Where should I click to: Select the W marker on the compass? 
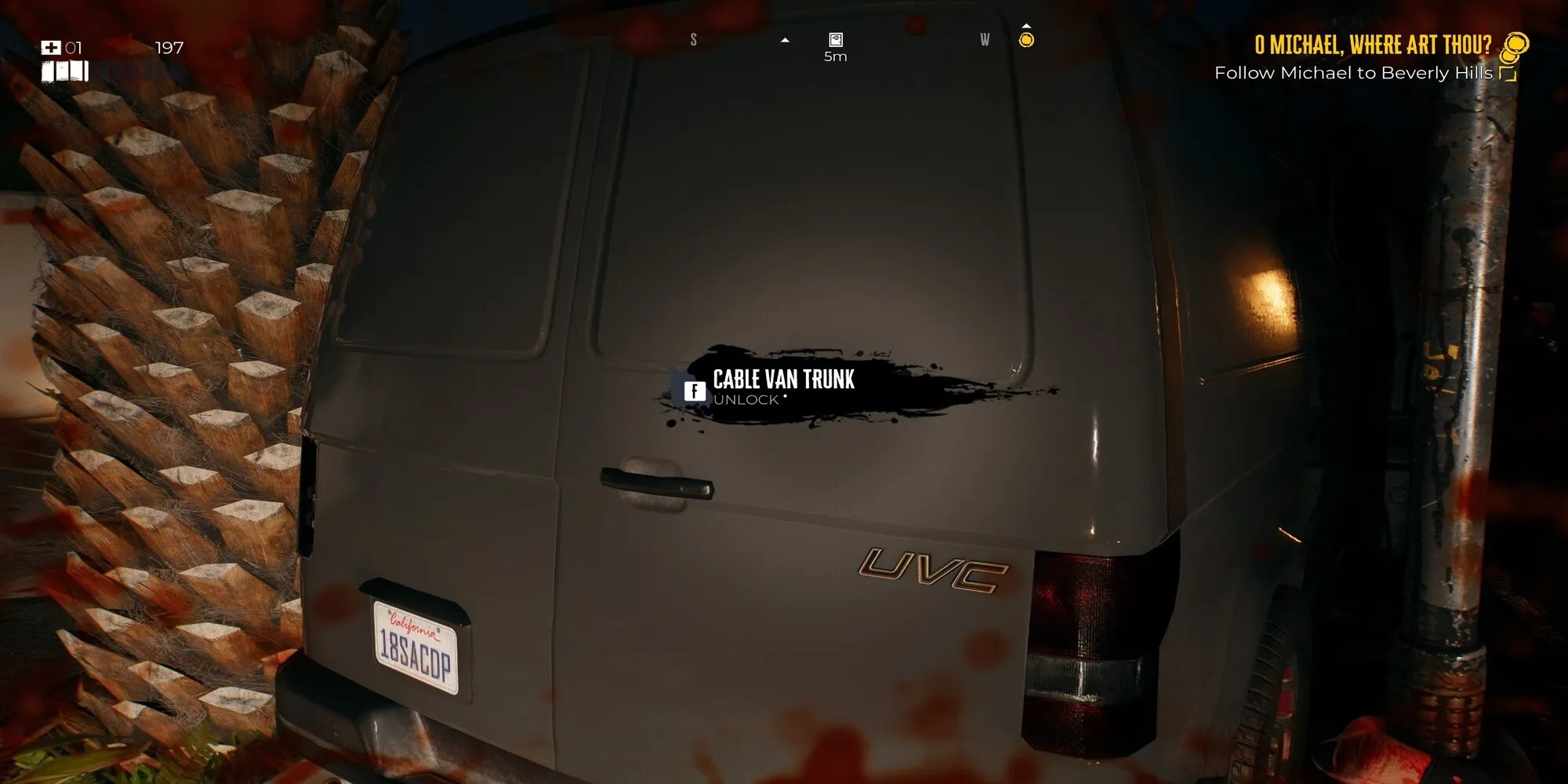(985, 38)
